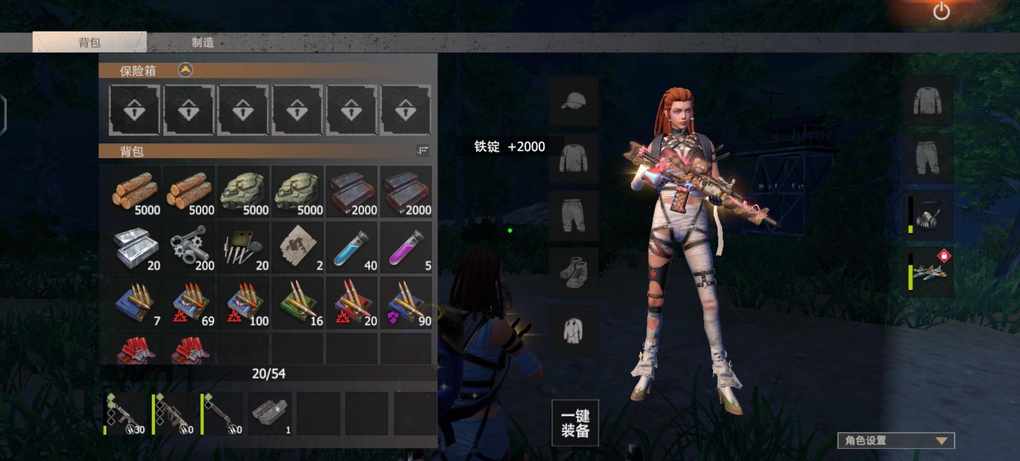
Task: Open the 角色设置 character settings dropdown
Action: click(x=895, y=440)
